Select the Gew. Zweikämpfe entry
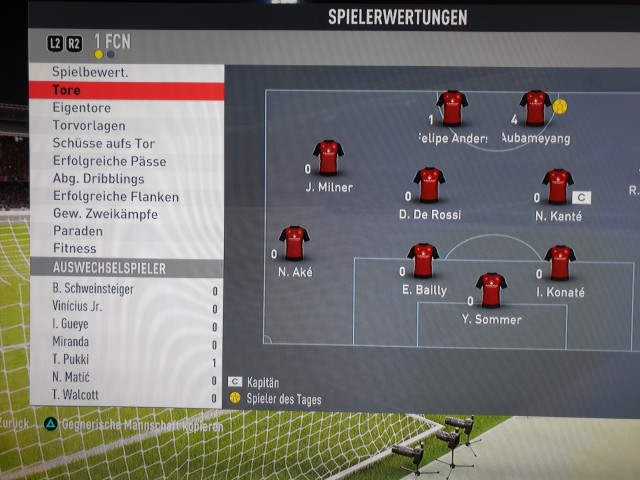 pyautogui.click(x=101, y=214)
